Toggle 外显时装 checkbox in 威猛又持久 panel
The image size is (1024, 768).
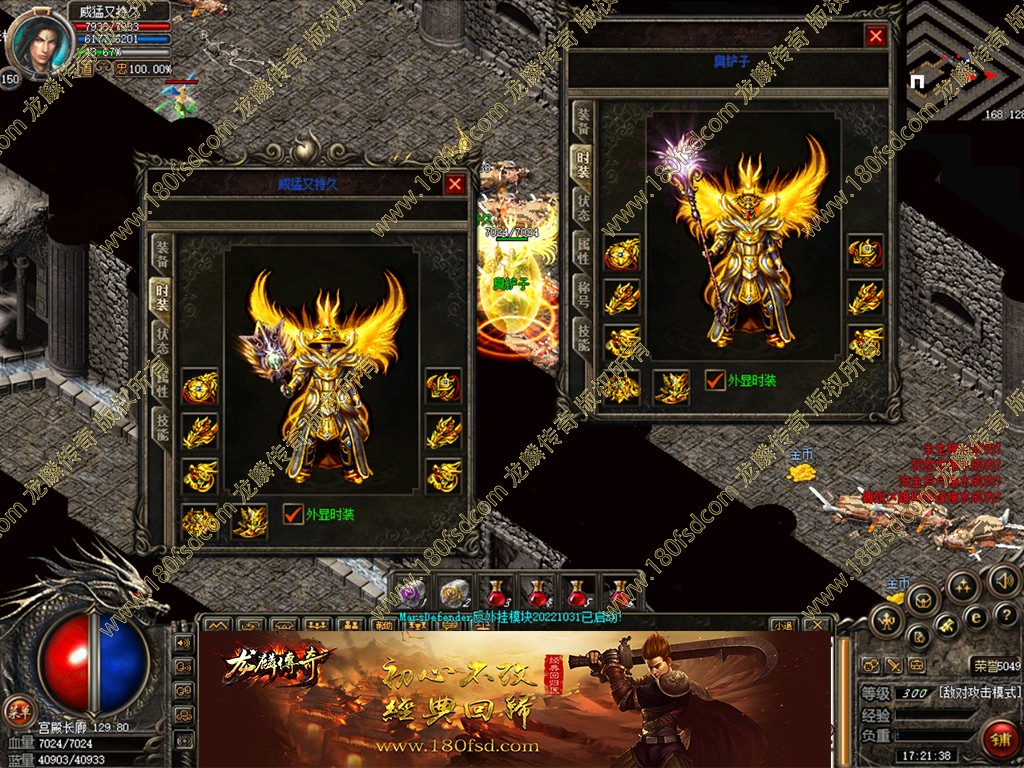pyautogui.click(x=293, y=514)
